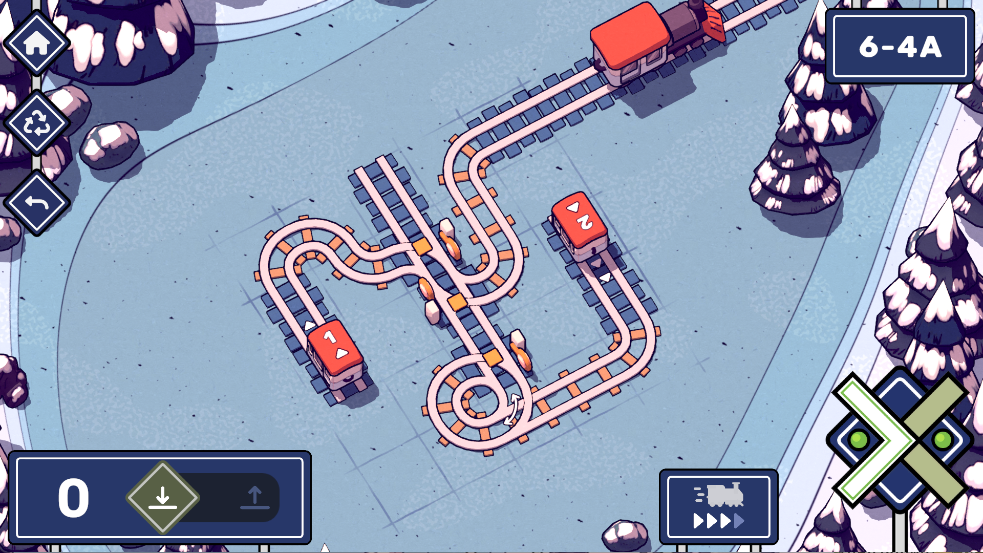Rotate the circular track switch arrow
The height and width of the screenshot is (553, 983).
(515, 409)
